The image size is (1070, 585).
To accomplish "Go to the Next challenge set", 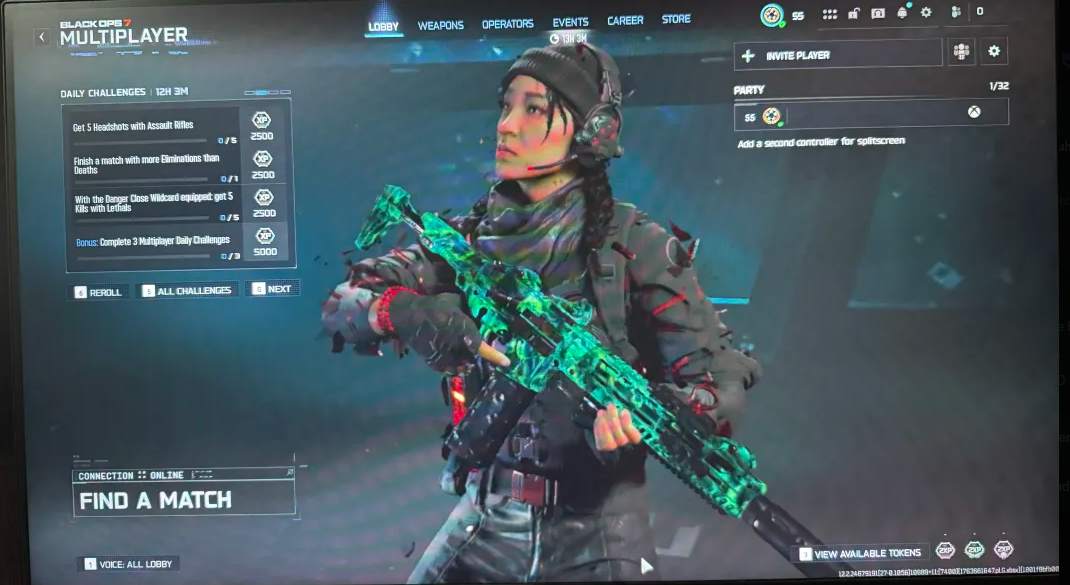I will (272, 289).
